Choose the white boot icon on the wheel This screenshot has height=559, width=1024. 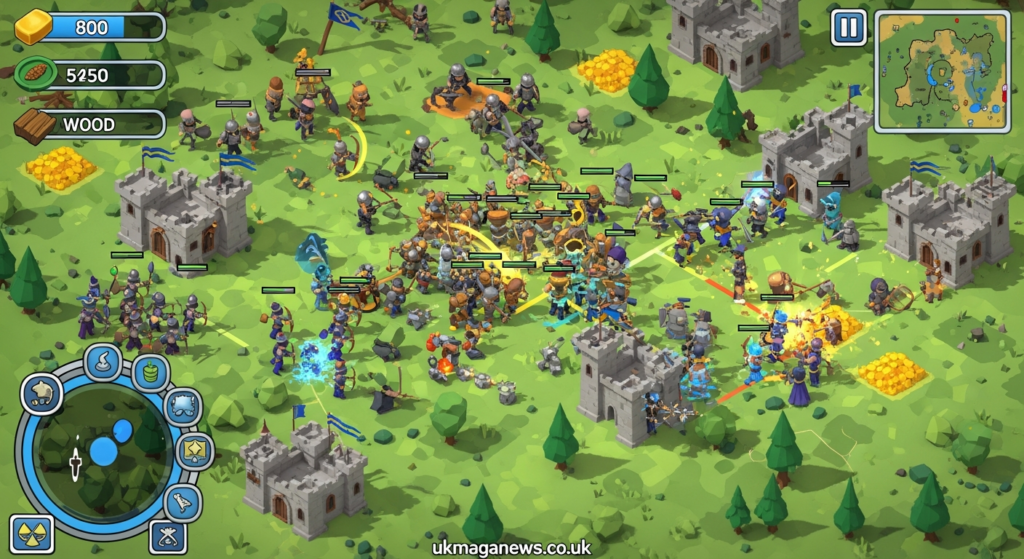click(183, 502)
